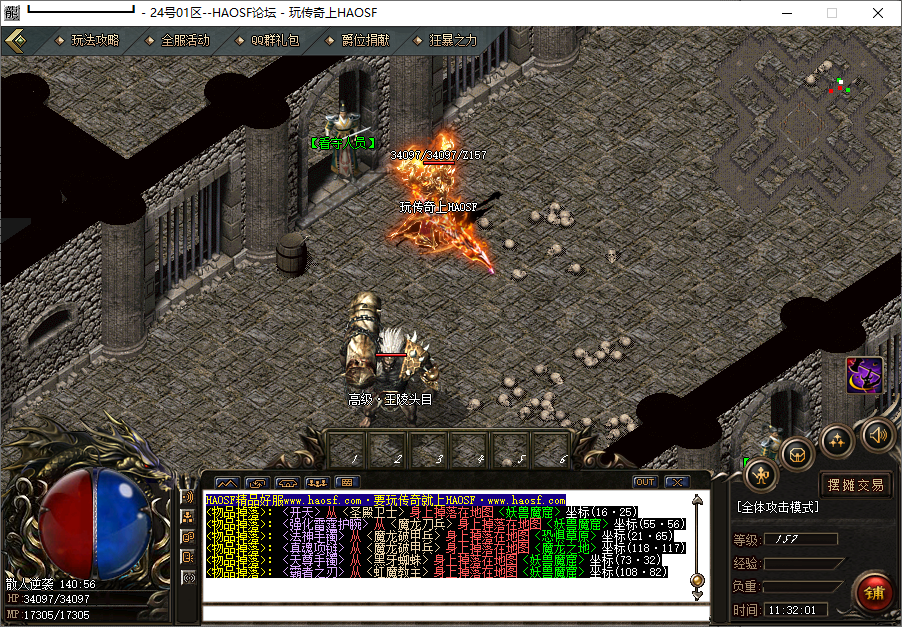Close the chat panel with X
This screenshot has height=627, width=902.
(676, 482)
